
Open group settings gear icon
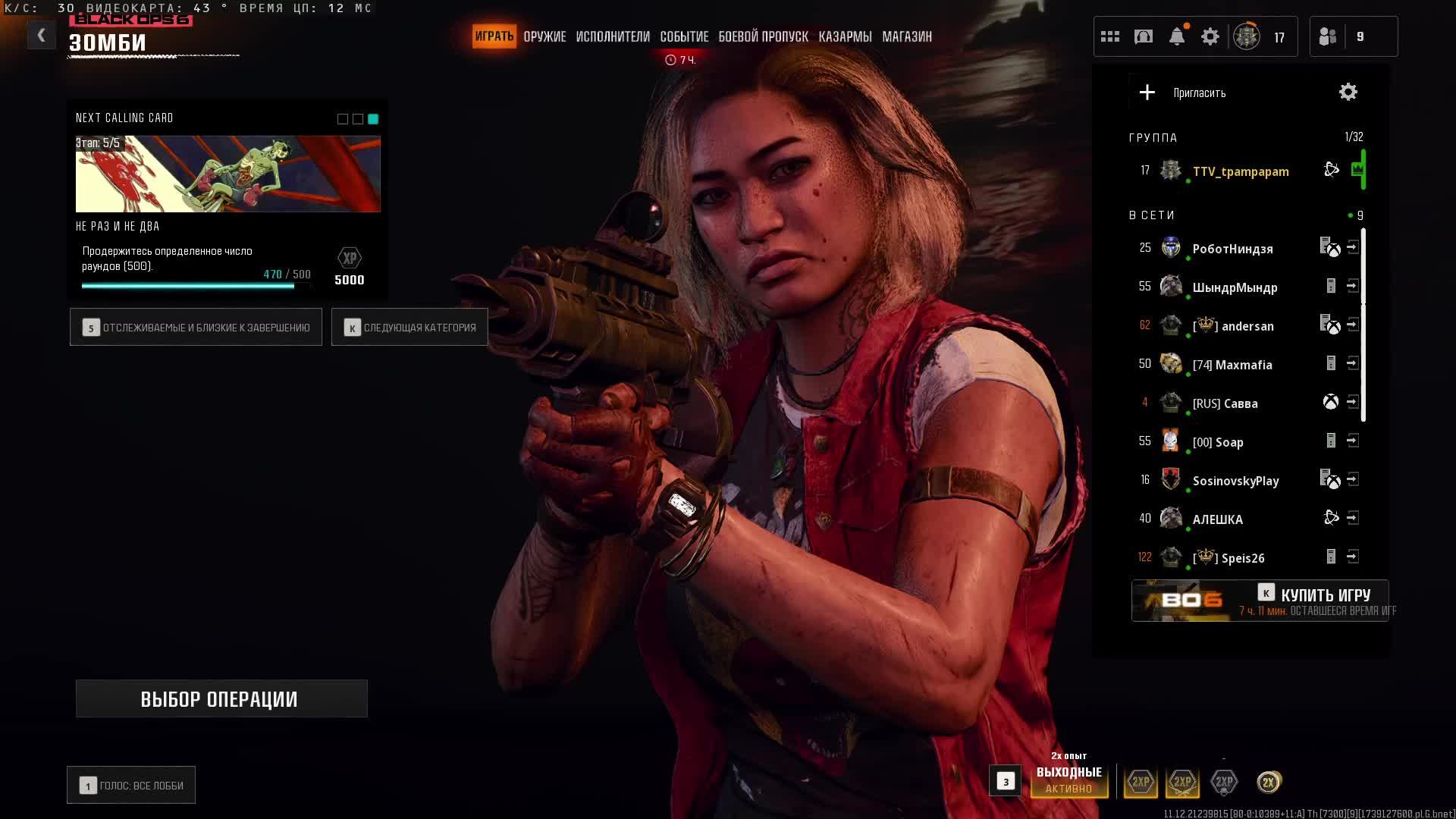pos(1348,93)
